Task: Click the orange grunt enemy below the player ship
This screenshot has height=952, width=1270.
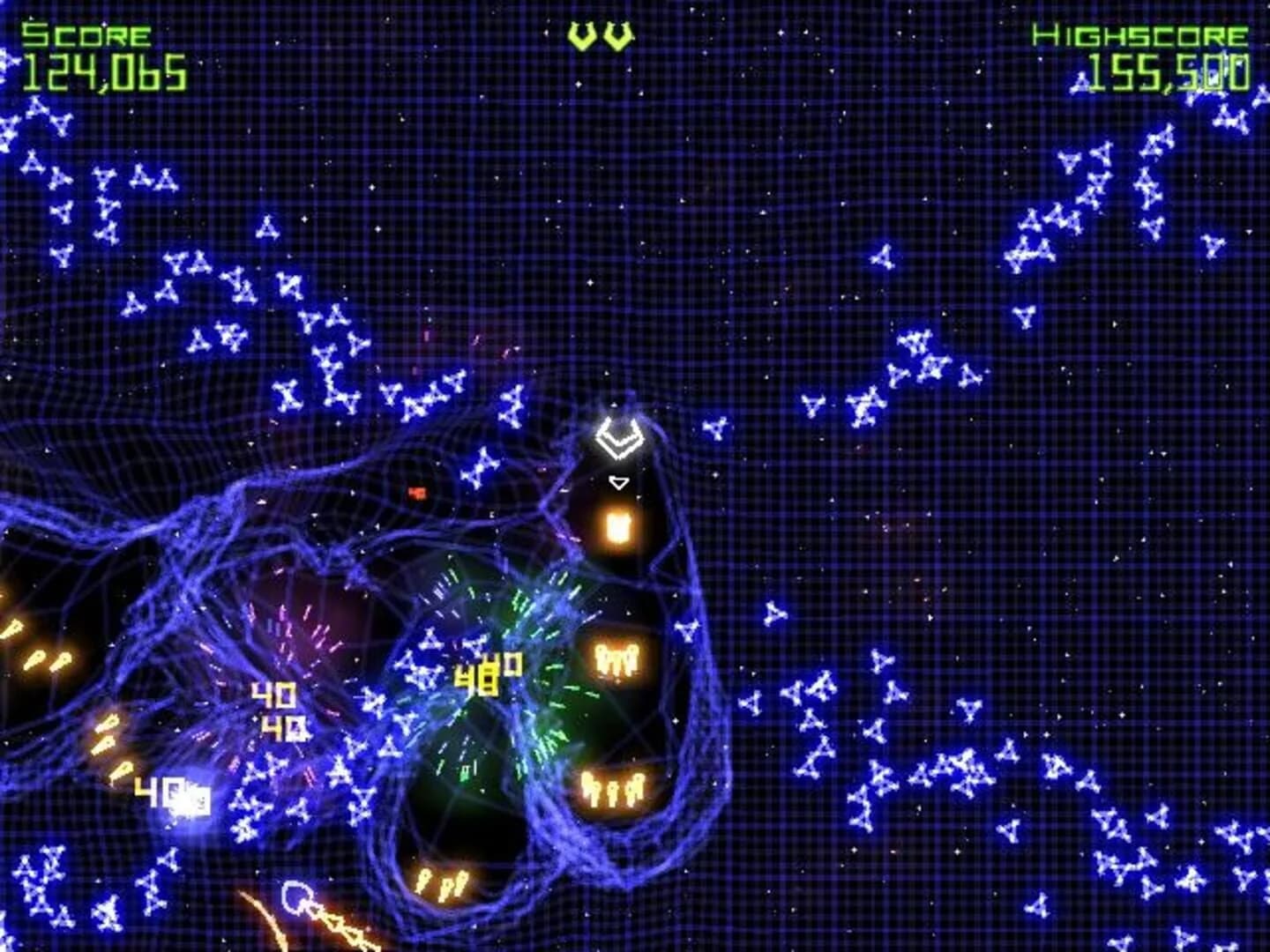Action: (x=617, y=524)
